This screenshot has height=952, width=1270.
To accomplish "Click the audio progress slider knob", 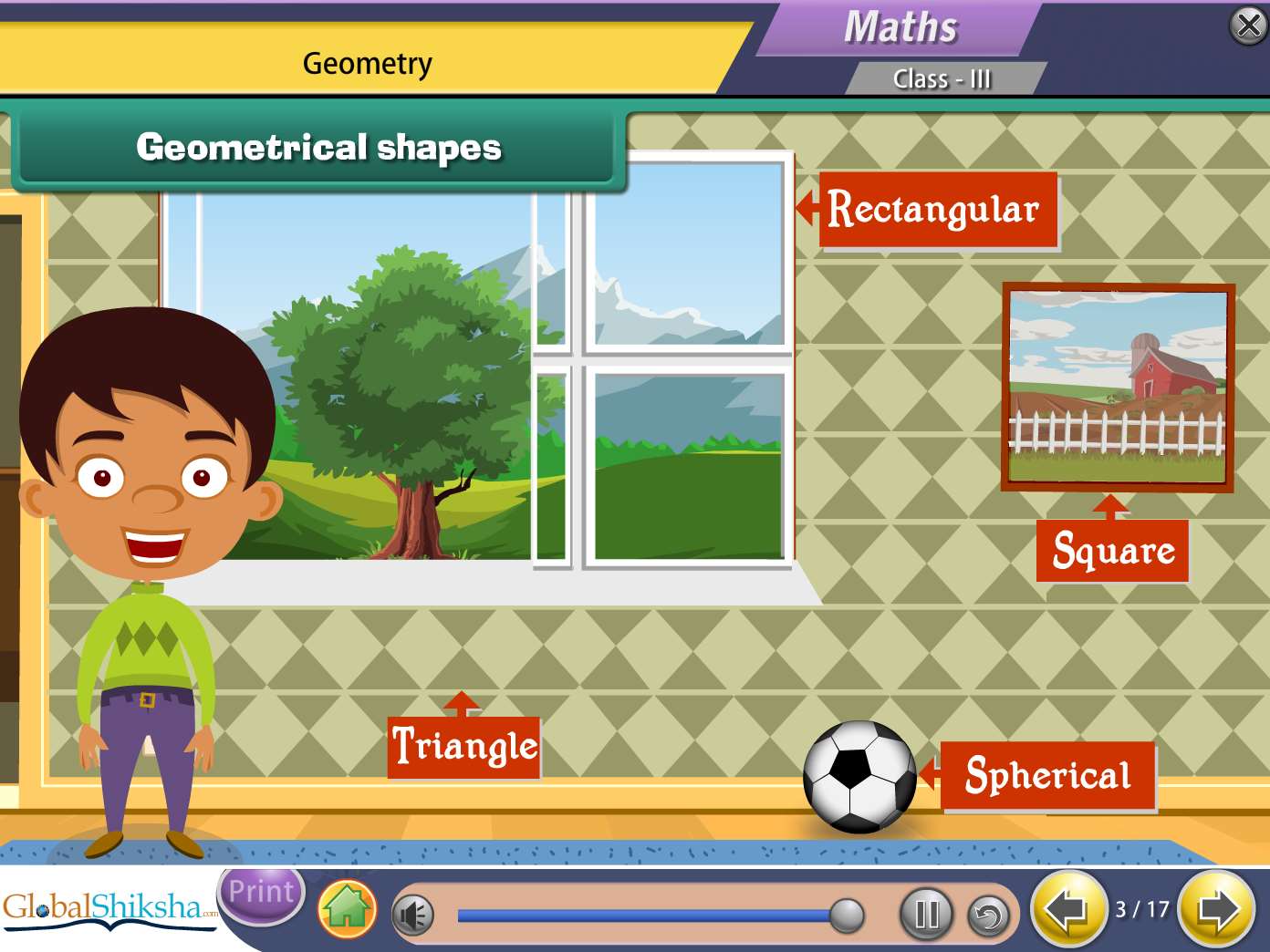I will coord(847,915).
